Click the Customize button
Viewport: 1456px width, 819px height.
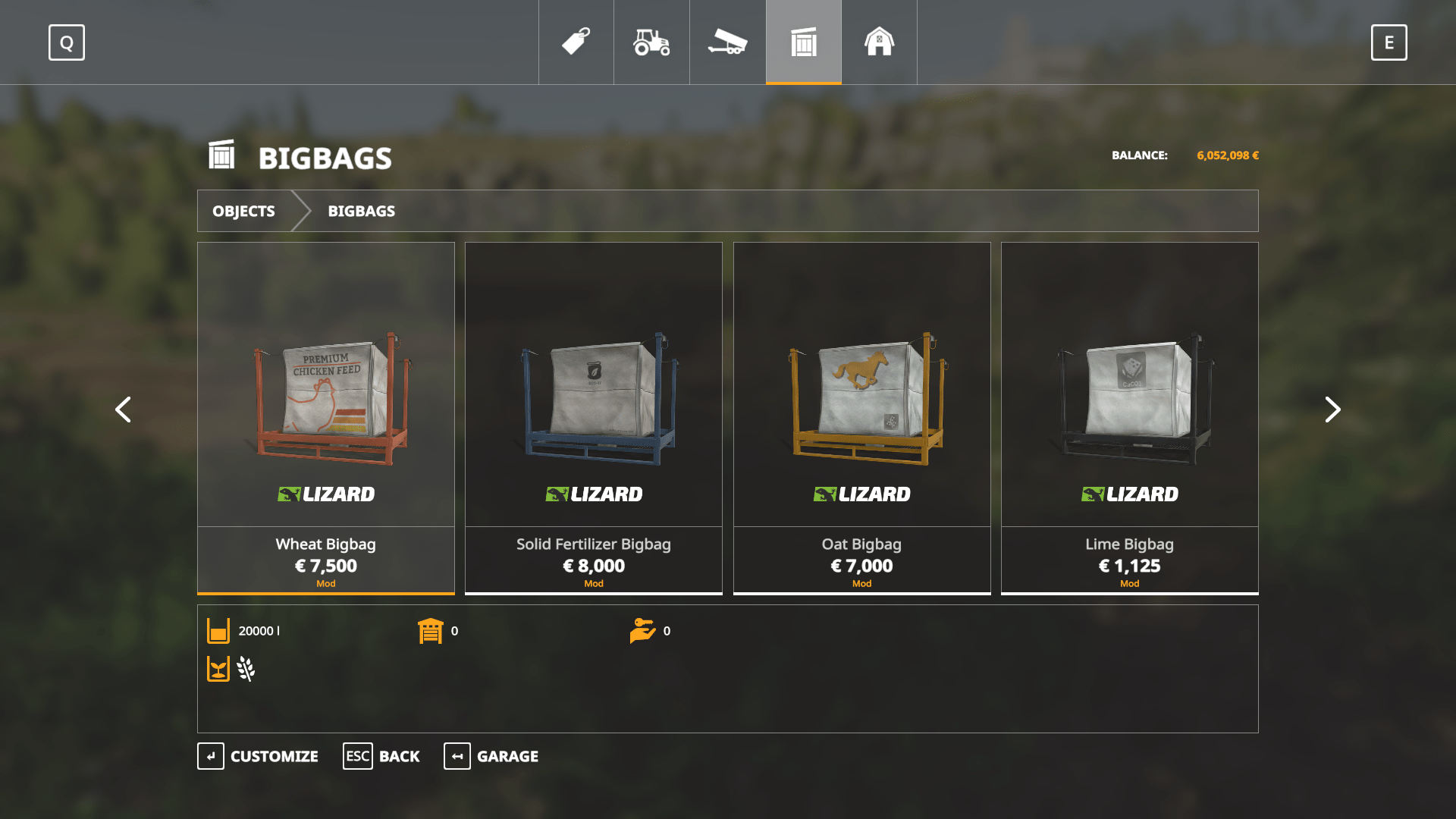click(258, 756)
